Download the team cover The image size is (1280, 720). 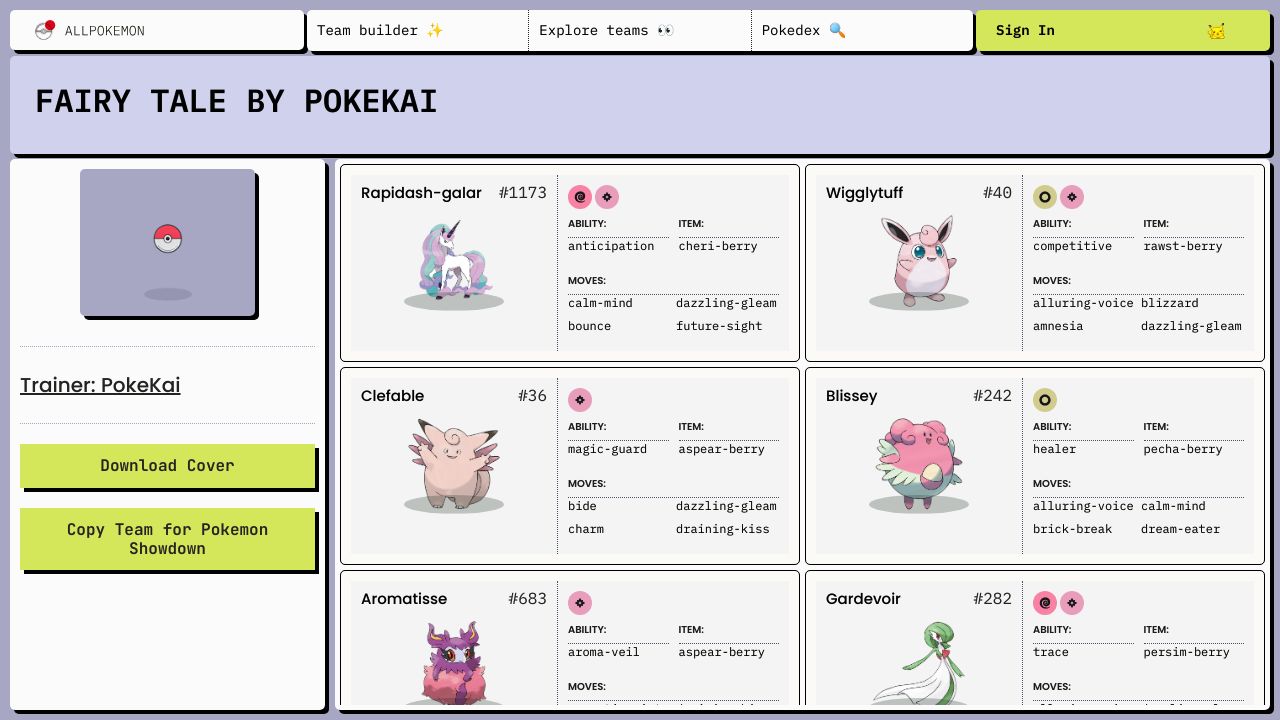167,466
